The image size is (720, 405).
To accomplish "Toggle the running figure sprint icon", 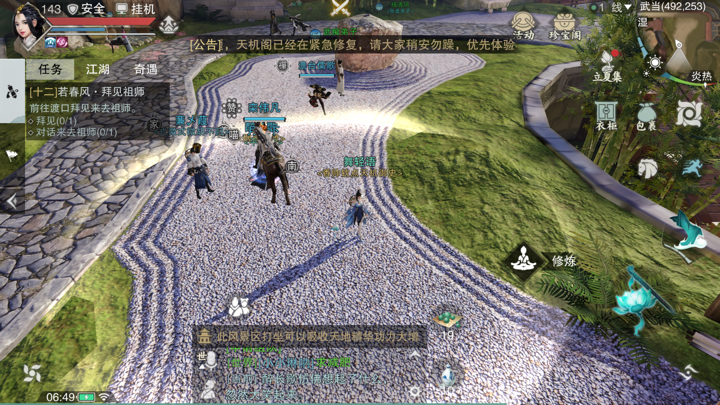I will [691, 168].
